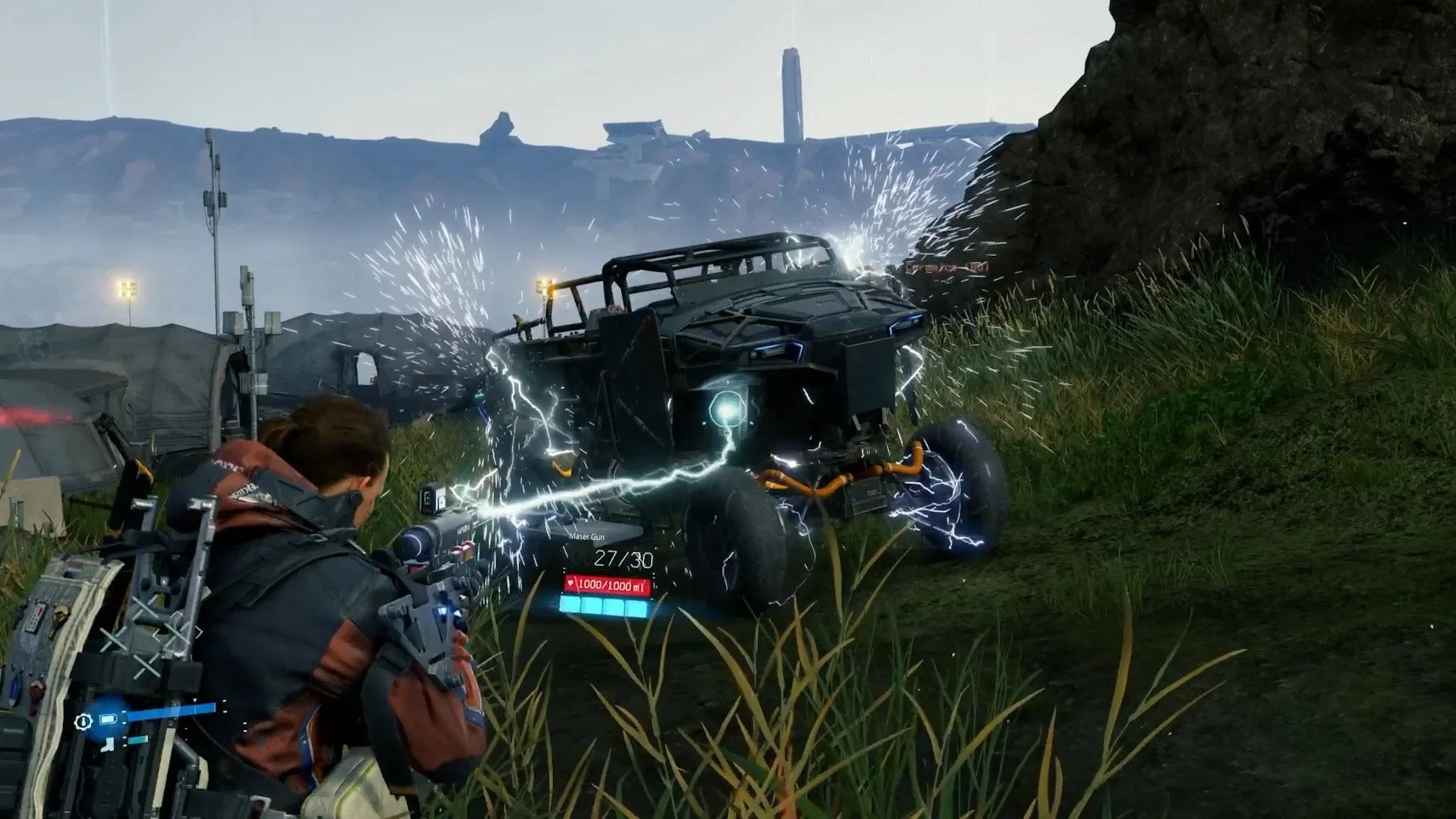1456x819 pixels.
Task: Click the gear-shaped thermometer status icon
Action: (83, 722)
